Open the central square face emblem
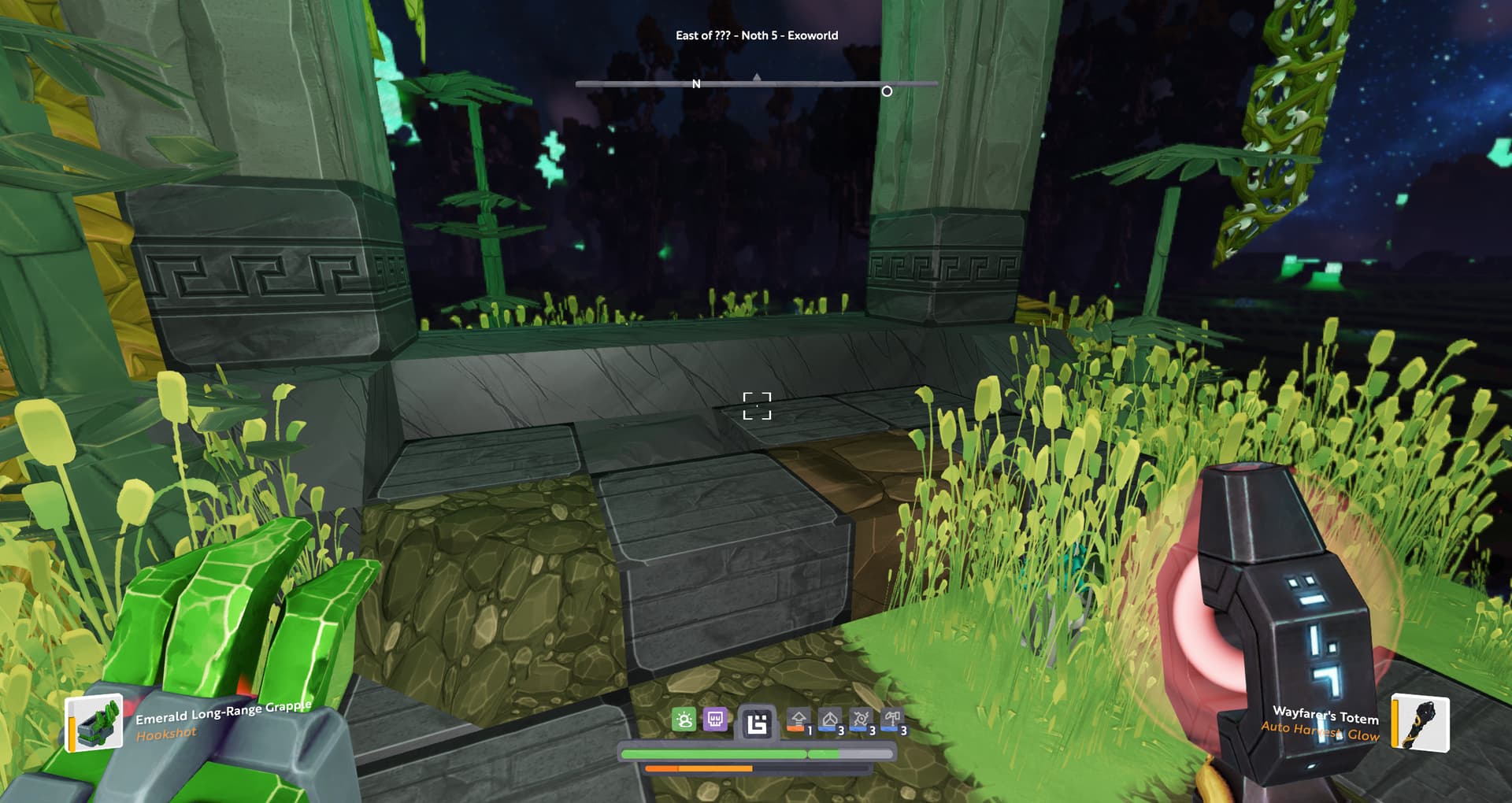 point(757,723)
